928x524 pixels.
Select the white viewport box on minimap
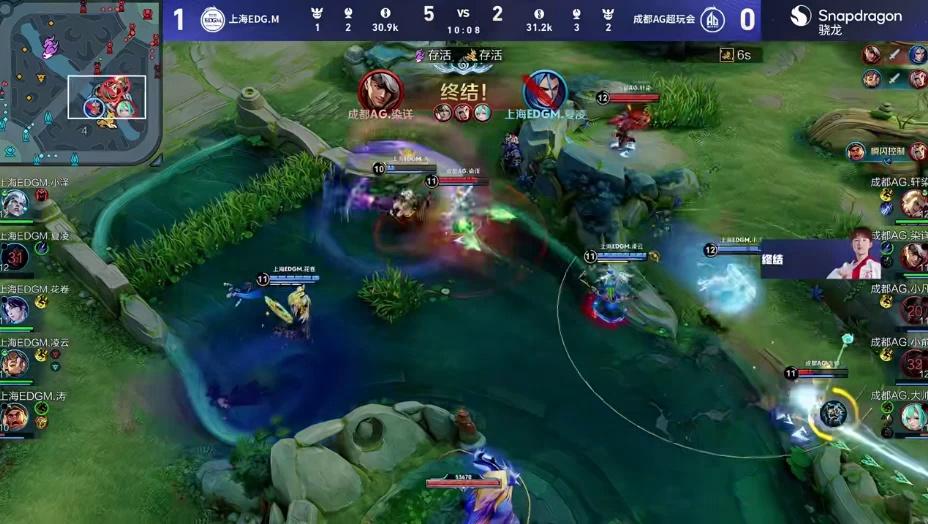107,97
